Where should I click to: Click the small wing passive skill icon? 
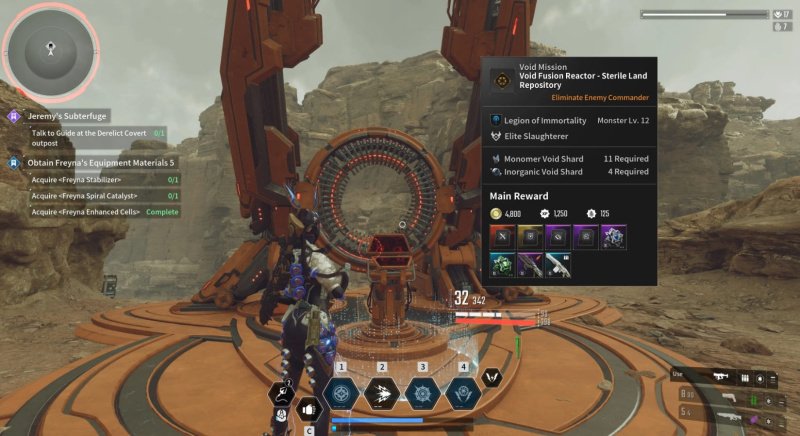[491, 377]
